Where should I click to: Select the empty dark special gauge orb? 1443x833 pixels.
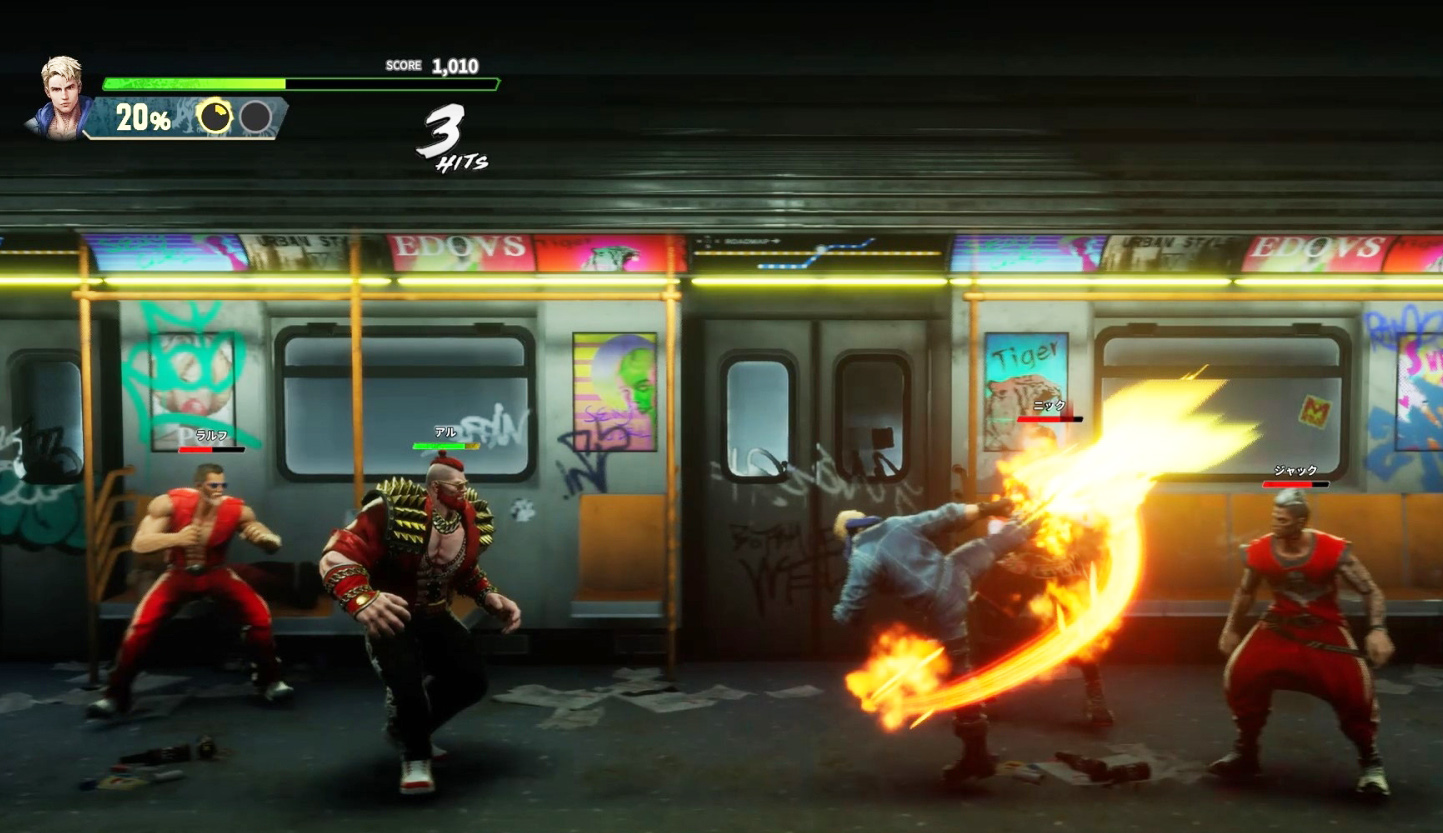(x=256, y=117)
